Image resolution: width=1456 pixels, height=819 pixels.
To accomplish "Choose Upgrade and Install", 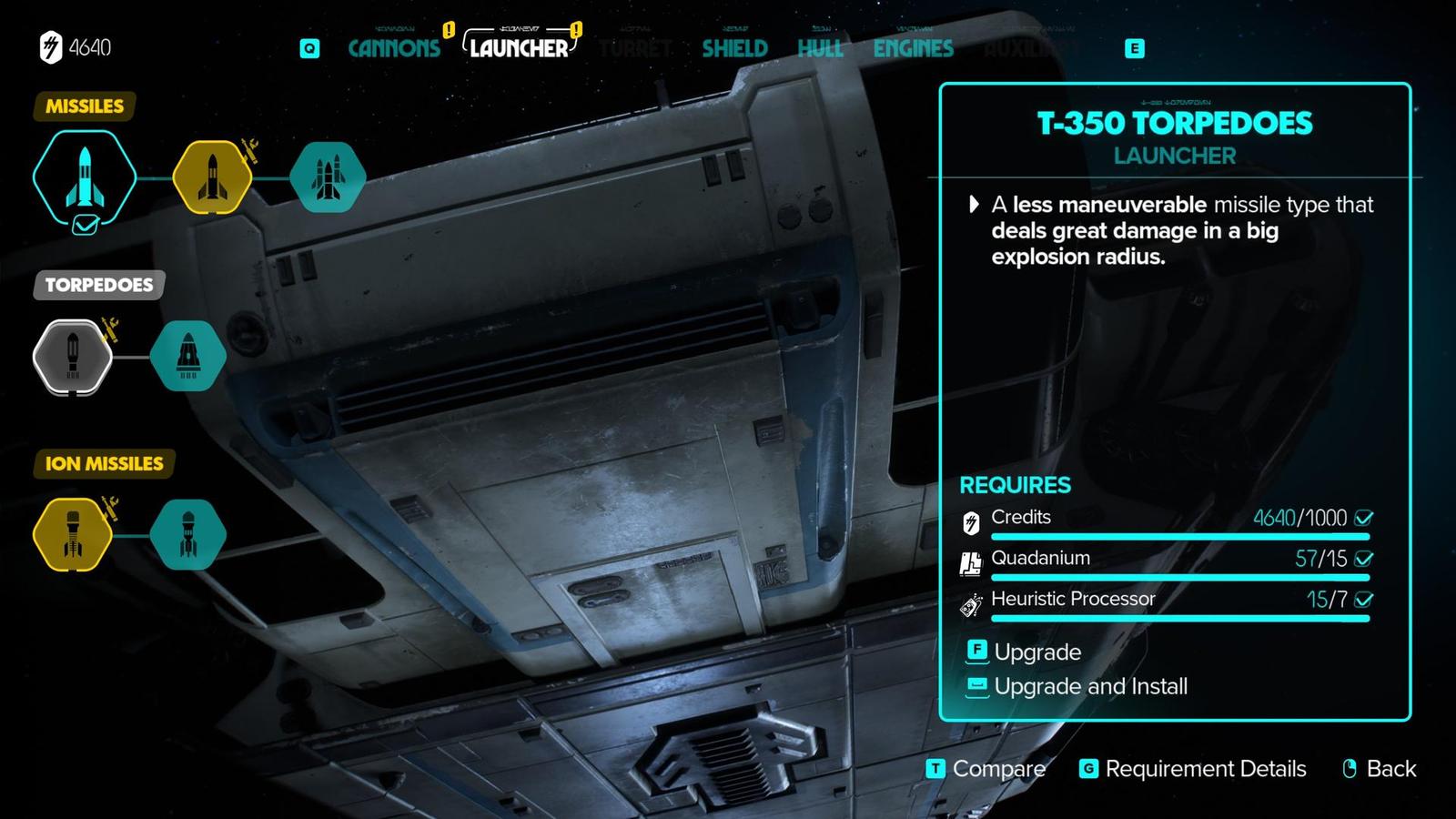I will pos(1089,686).
